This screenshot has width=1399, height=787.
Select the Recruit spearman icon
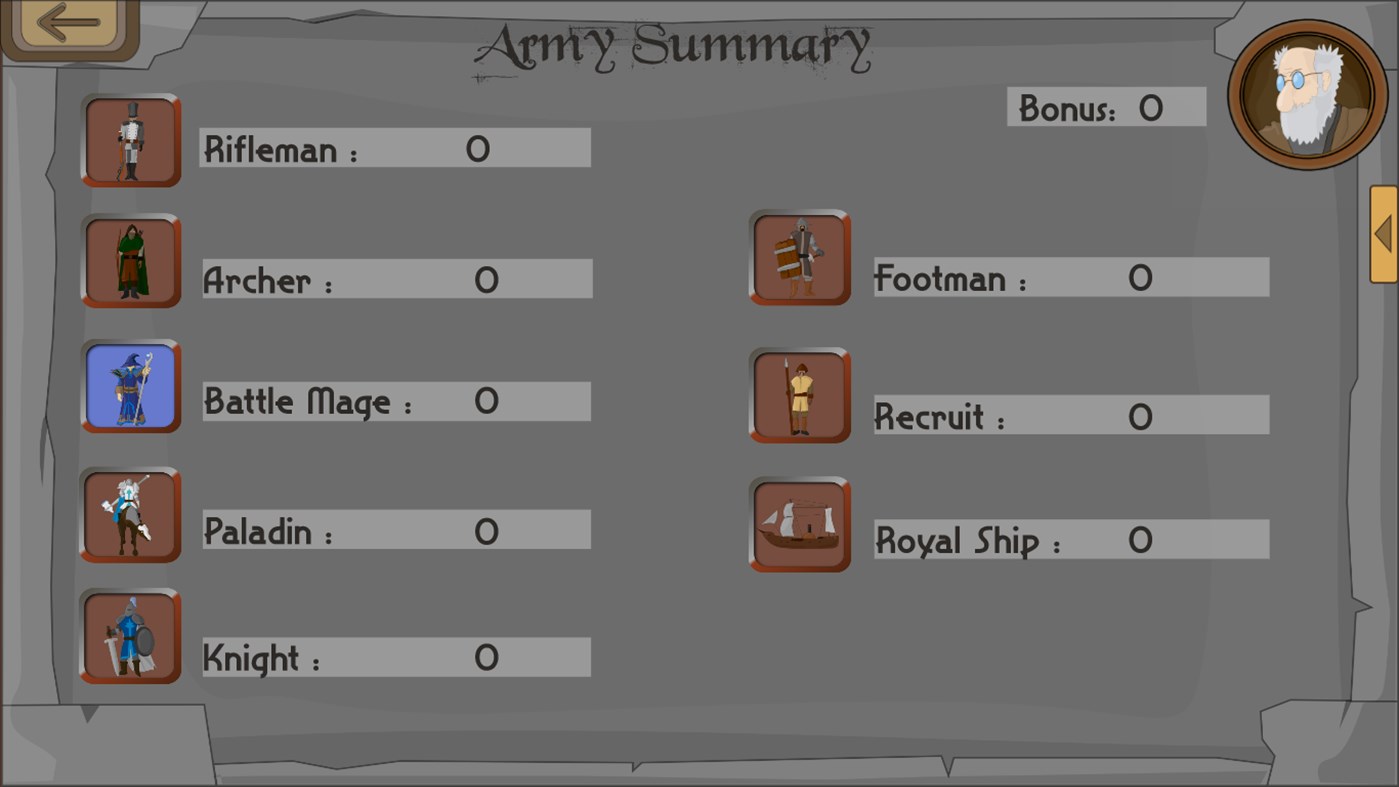(x=800, y=396)
